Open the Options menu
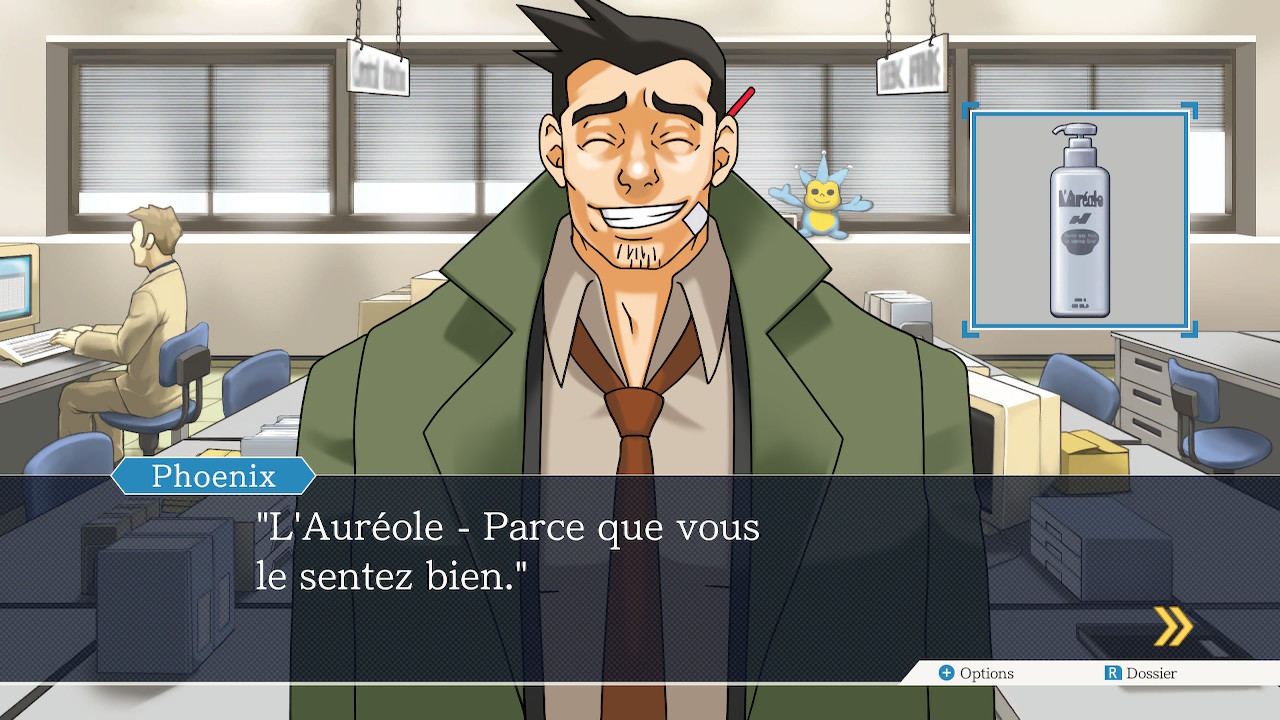This screenshot has height=720, width=1280. pos(976,673)
